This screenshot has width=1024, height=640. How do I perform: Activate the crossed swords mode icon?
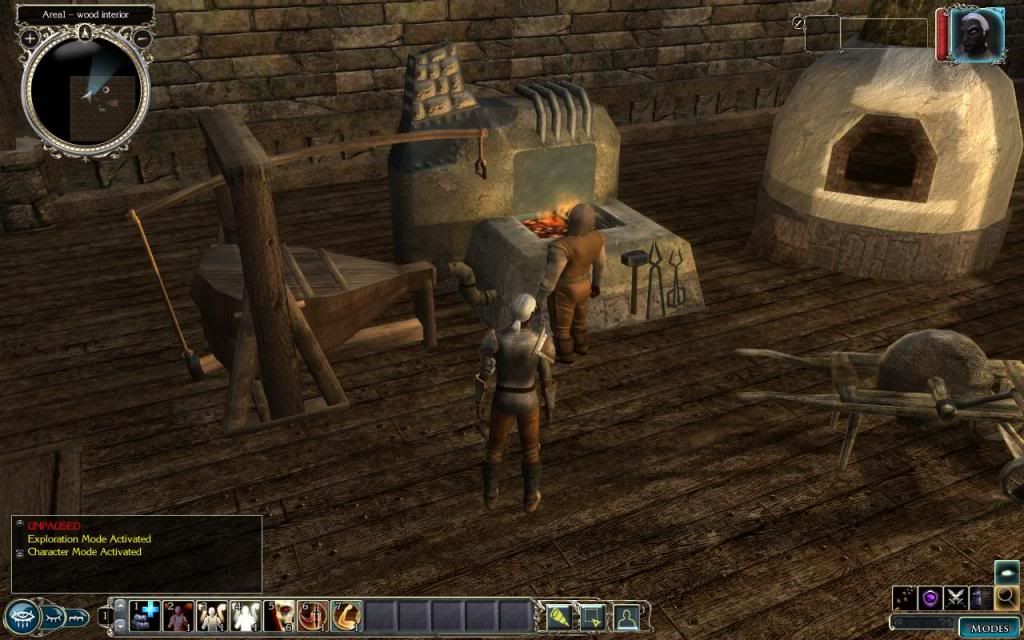point(955,599)
